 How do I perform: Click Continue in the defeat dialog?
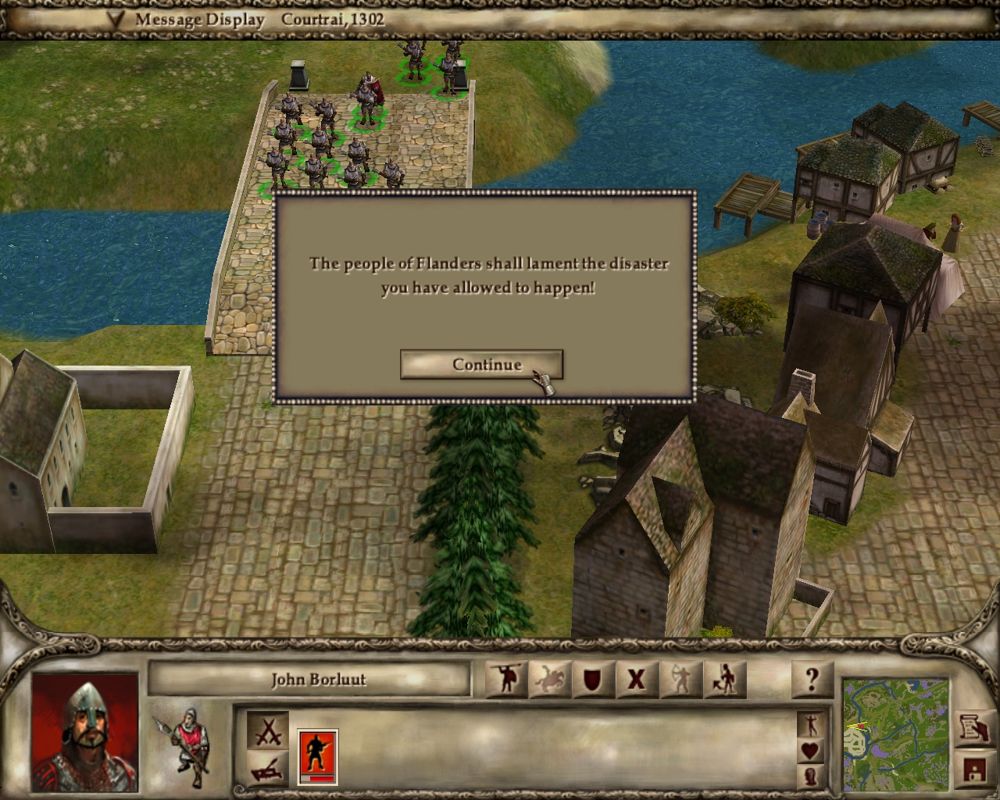[481, 365]
